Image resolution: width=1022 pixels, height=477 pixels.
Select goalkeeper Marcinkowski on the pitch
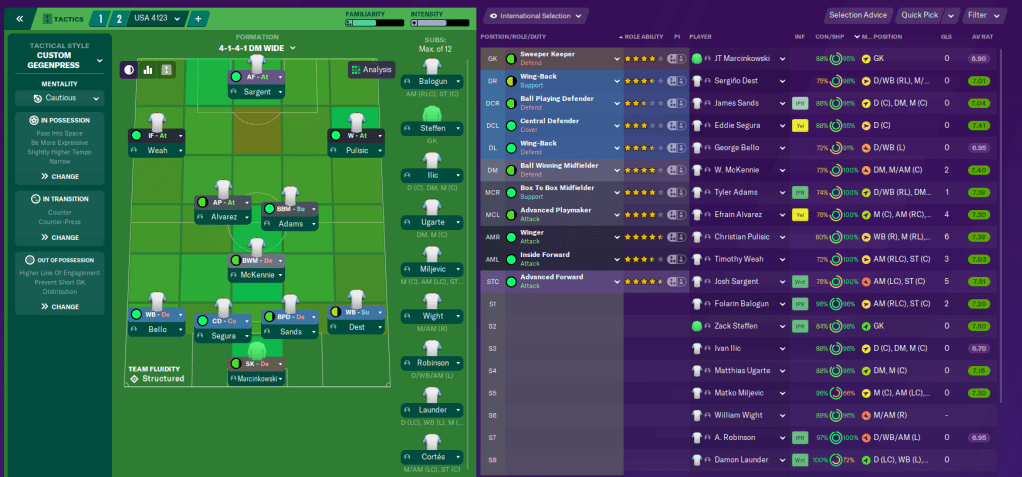[x=257, y=379]
